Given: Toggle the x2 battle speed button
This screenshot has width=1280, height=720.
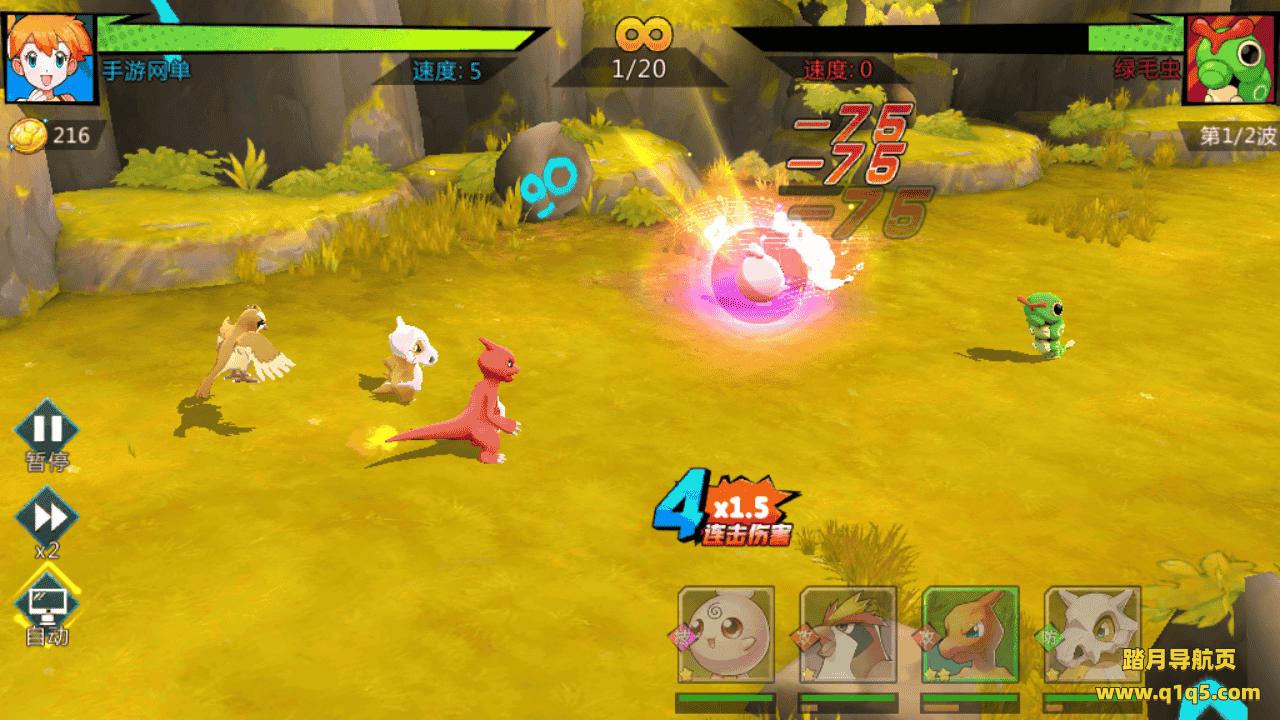Looking at the screenshot, I should pos(46,518).
